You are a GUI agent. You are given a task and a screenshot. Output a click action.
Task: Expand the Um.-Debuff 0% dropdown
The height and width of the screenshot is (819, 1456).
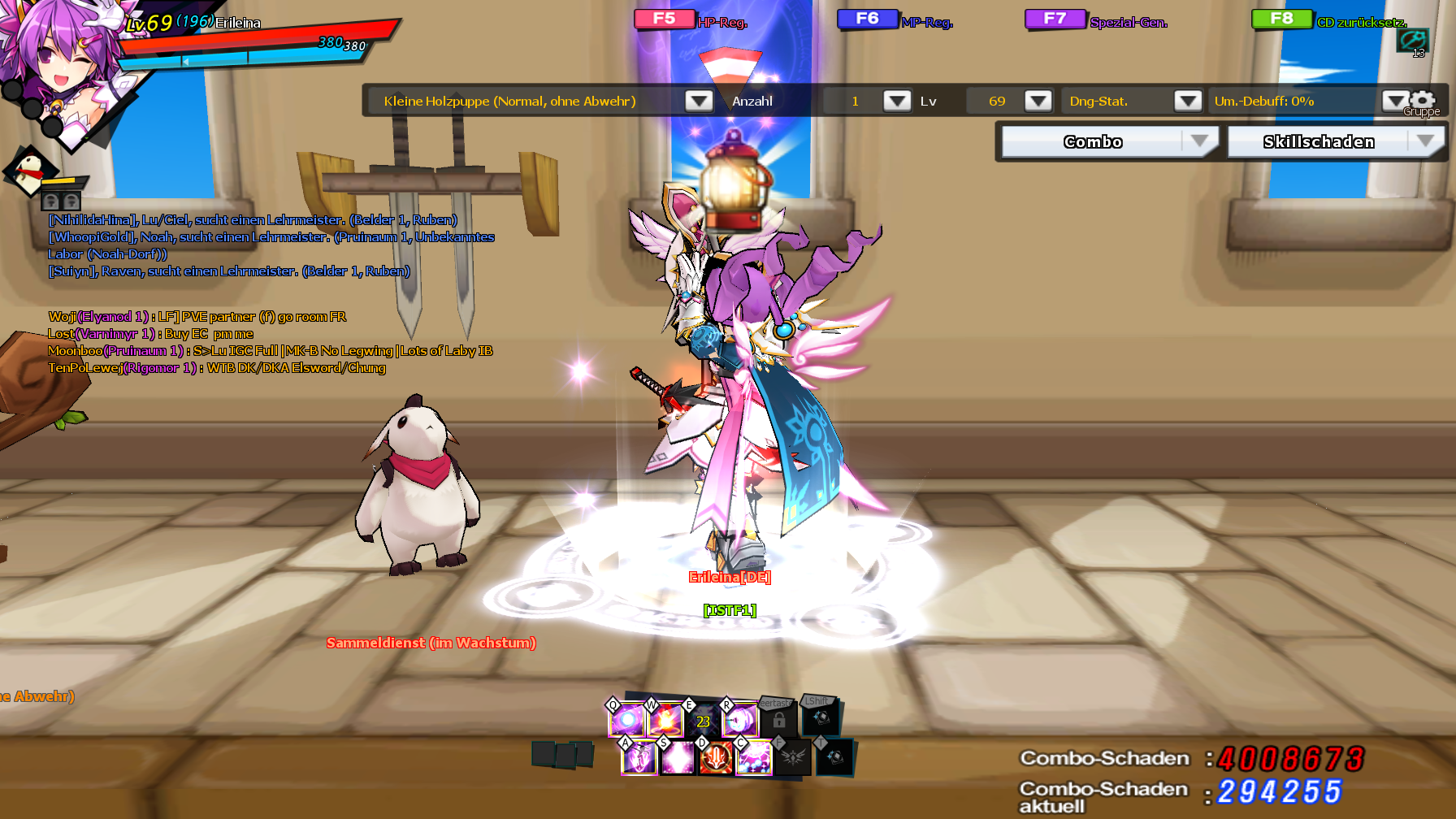point(1394,101)
